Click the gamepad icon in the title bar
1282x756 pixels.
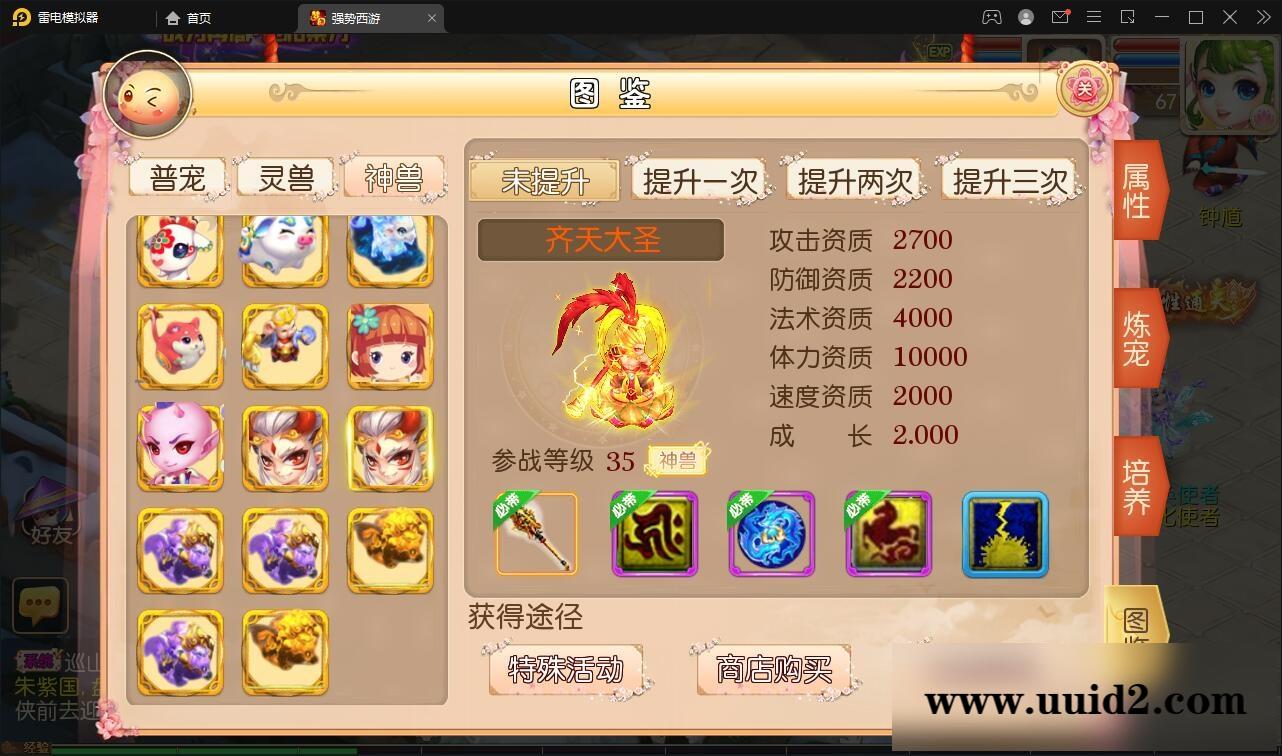click(x=990, y=17)
